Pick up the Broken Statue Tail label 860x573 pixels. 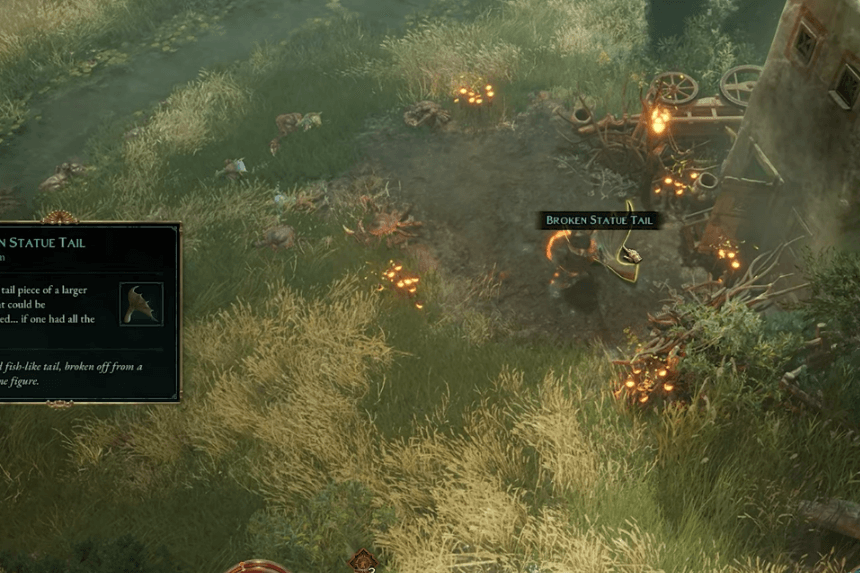(598, 220)
